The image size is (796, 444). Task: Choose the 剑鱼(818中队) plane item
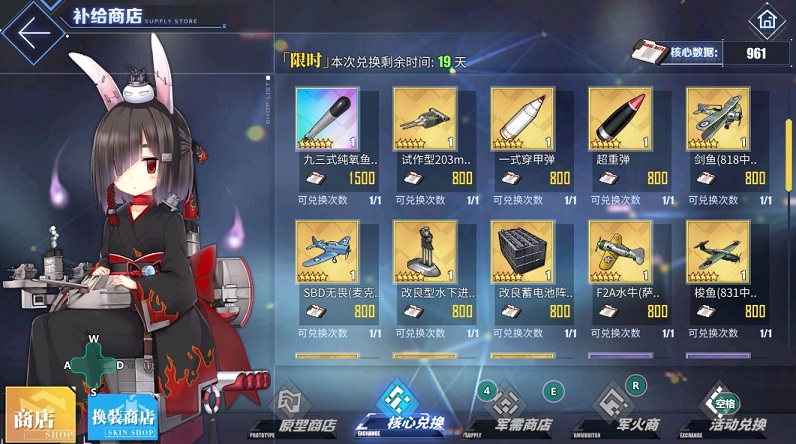(x=718, y=120)
